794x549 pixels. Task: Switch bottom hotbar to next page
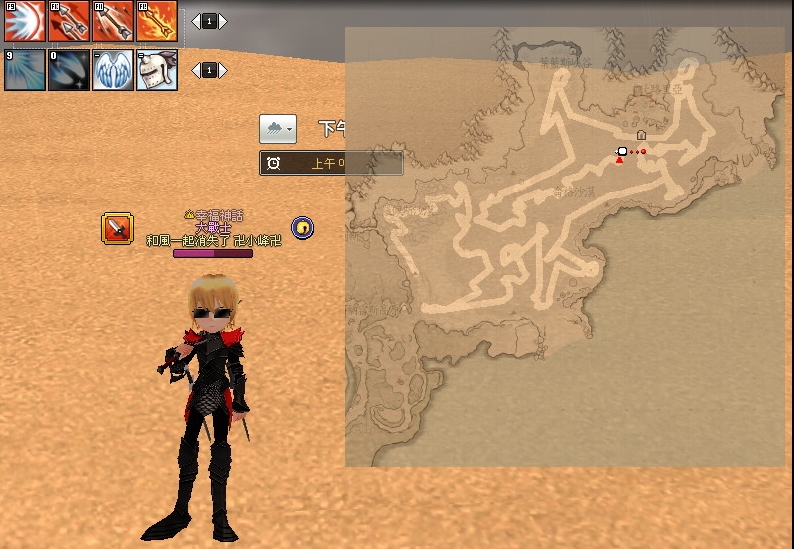223,70
